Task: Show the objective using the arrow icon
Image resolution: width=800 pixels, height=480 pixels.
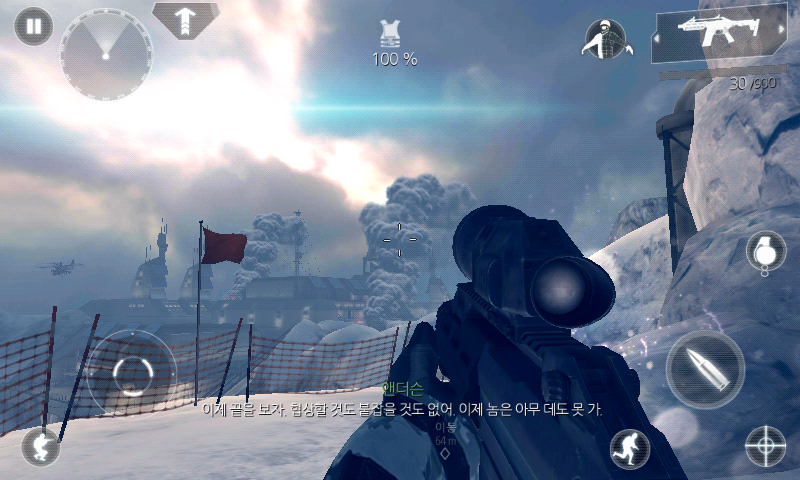Action: (x=186, y=18)
